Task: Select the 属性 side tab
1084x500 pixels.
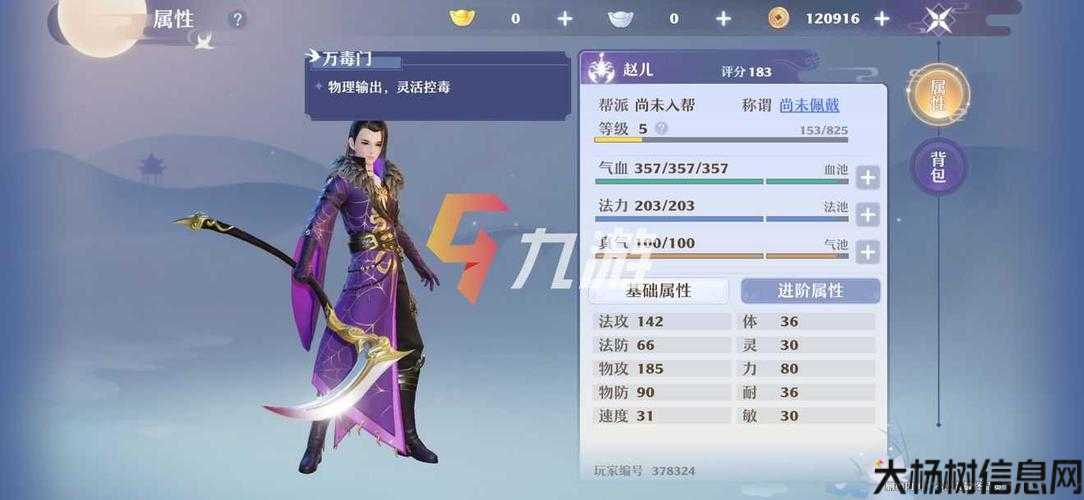Action: click(938, 95)
